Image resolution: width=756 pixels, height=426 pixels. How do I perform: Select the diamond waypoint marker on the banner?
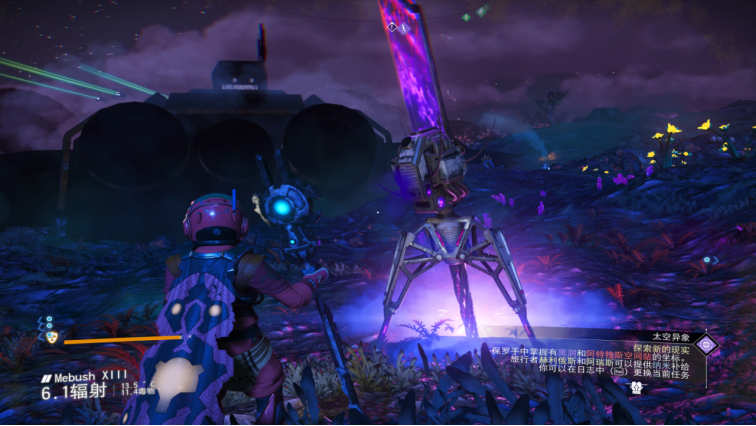[x=391, y=26]
